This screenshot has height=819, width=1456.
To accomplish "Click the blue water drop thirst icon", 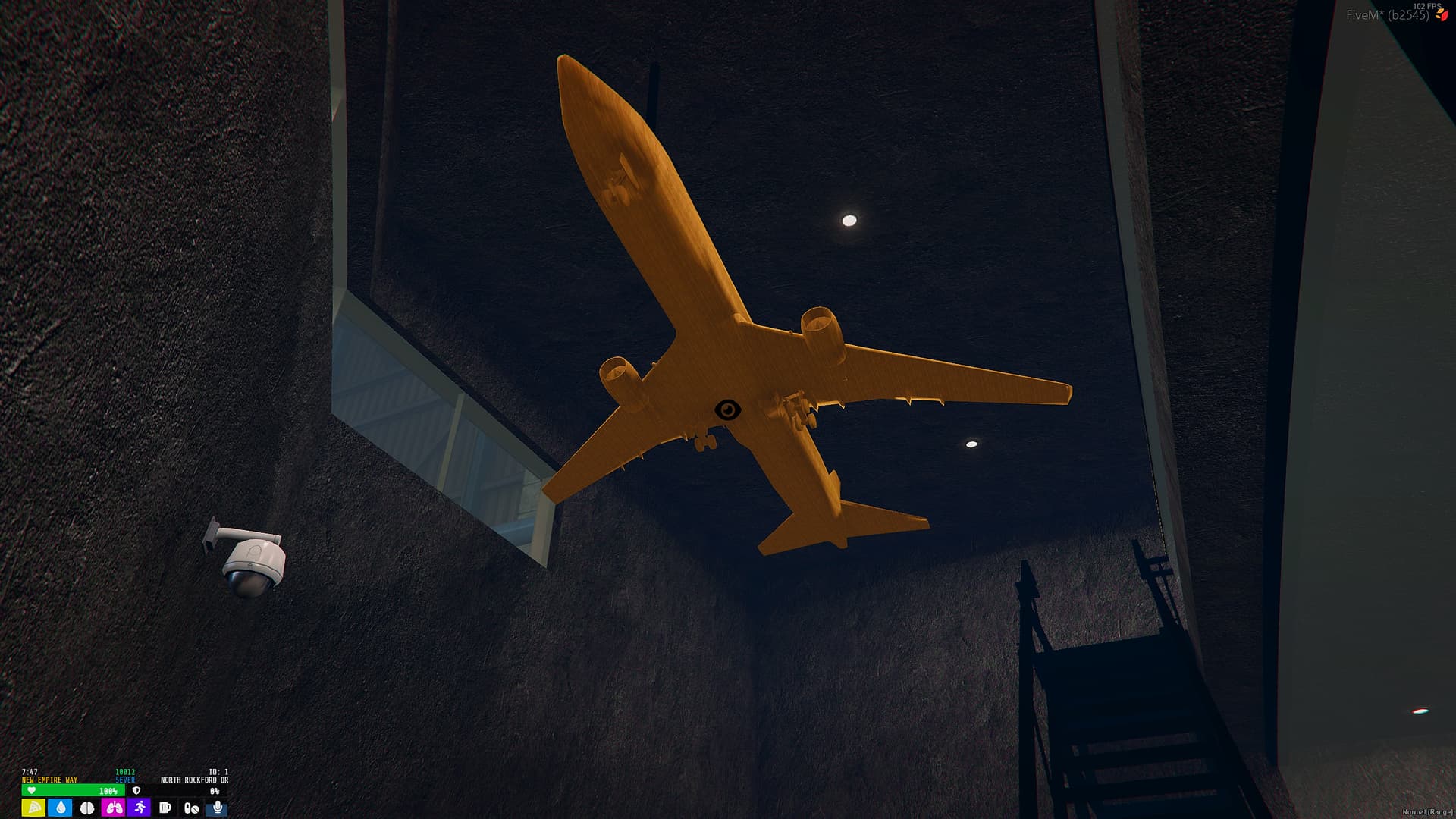I will pos(60,808).
